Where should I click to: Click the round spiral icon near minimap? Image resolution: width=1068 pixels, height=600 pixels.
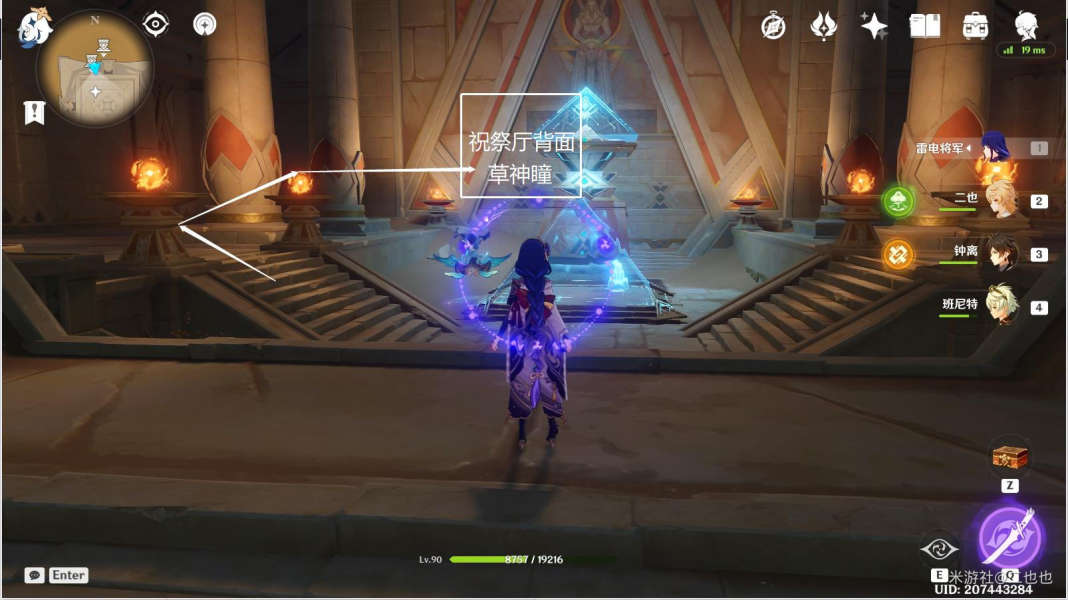(x=205, y=24)
